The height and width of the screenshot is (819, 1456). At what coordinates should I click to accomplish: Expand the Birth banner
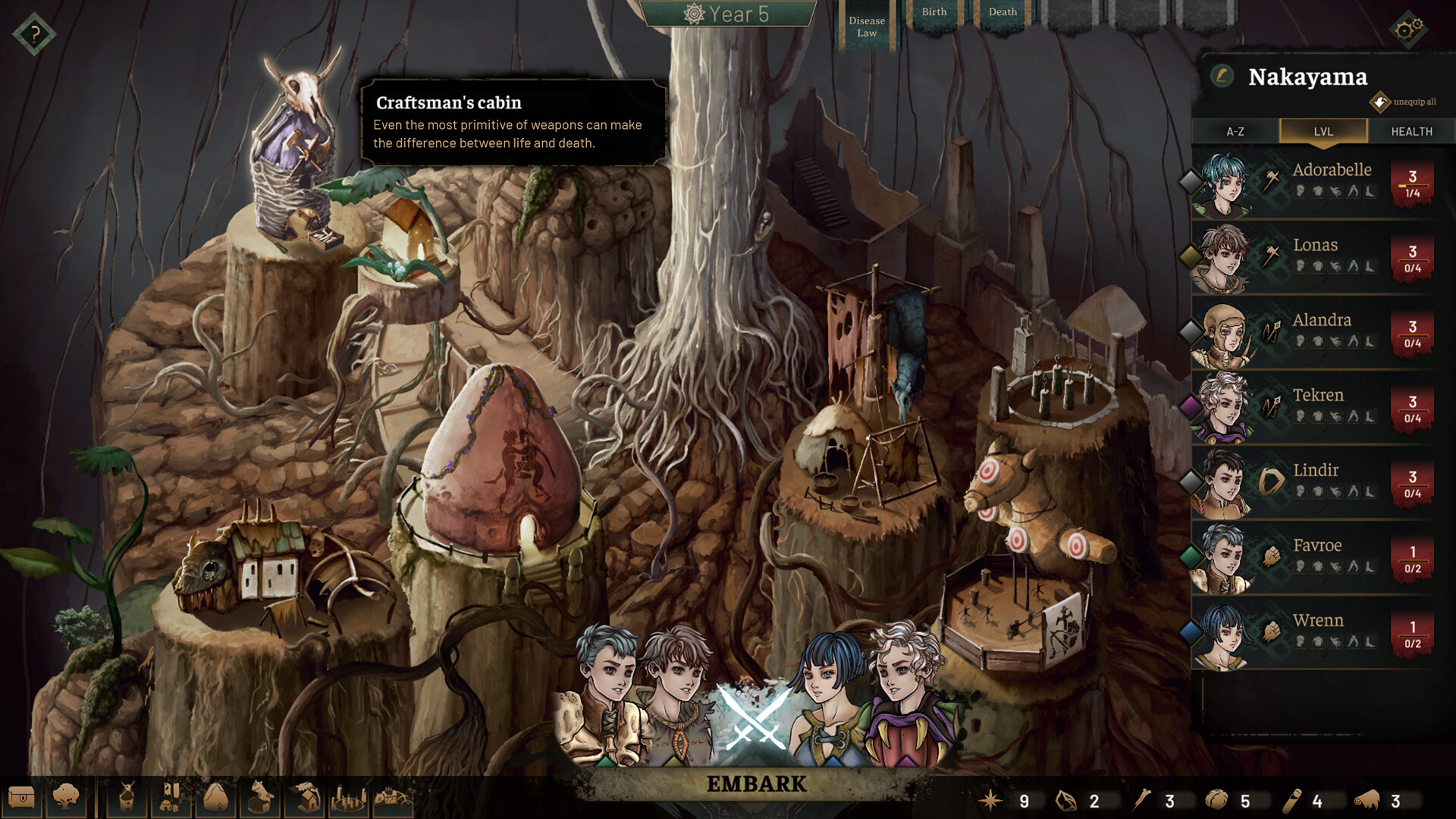point(934,12)
